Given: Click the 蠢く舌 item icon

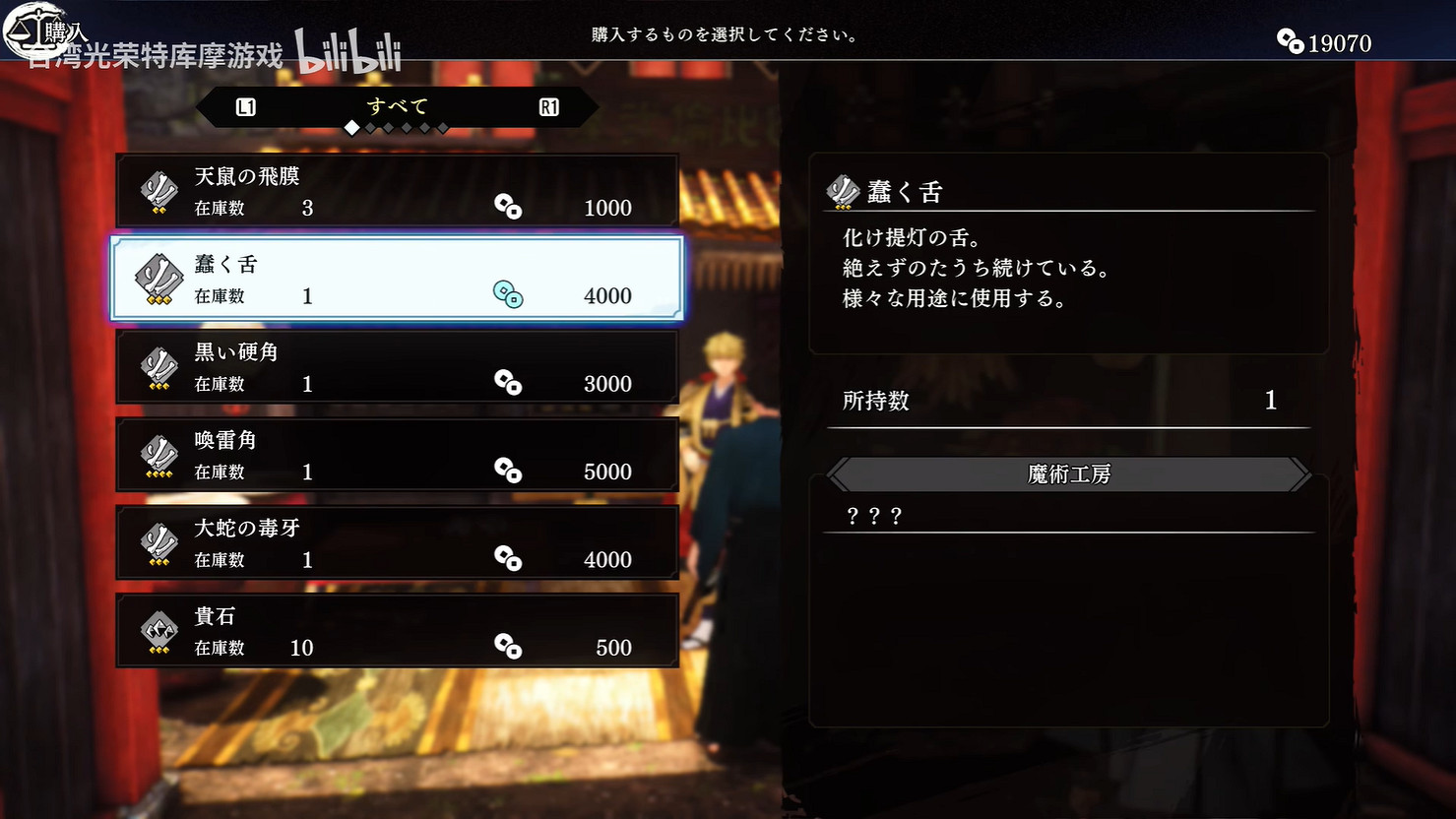Looking at the screenshot, I should click(x=157, y=279).
